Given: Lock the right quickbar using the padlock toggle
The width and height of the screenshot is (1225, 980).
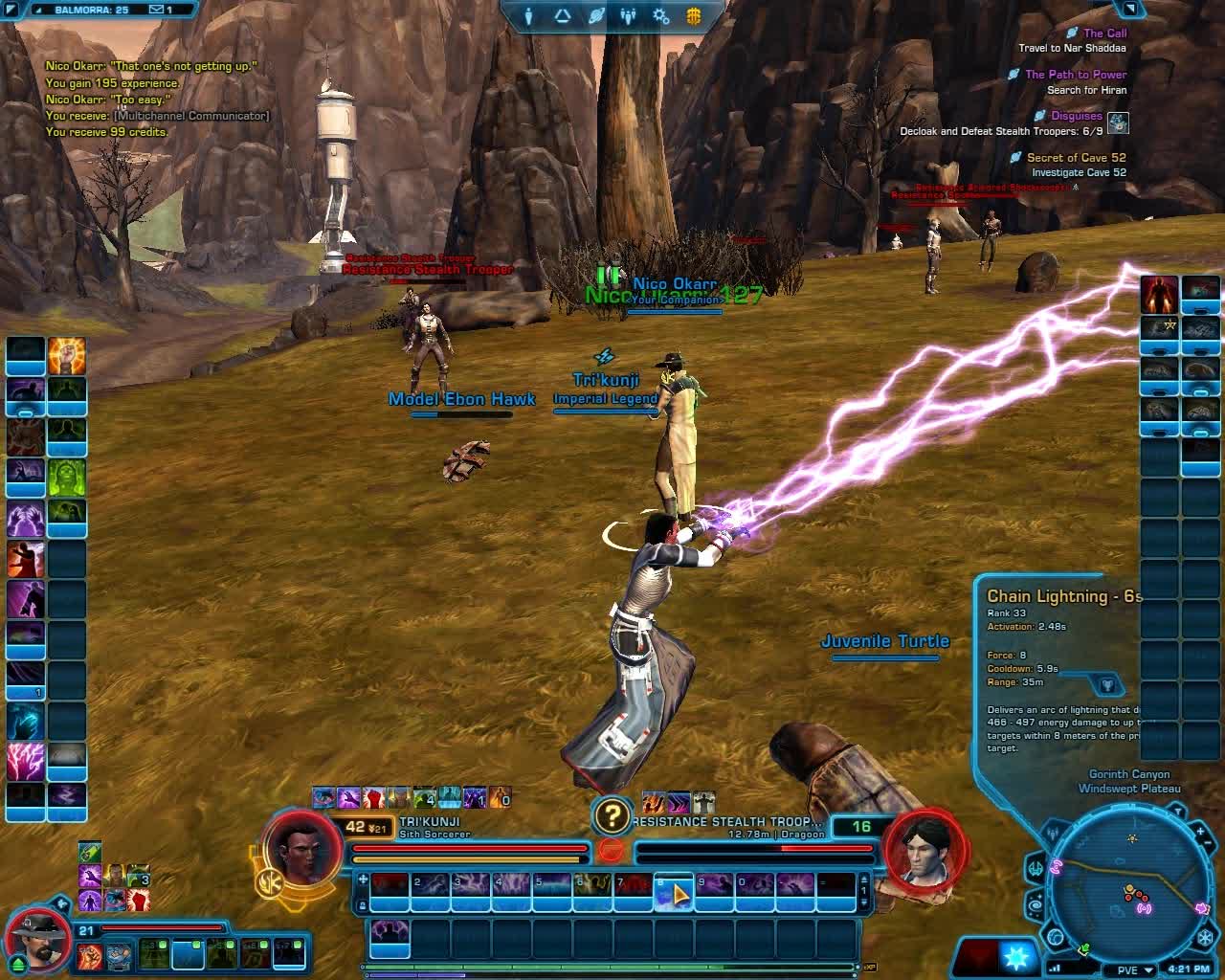Looking at the screenshot, I should click(362, 905).
